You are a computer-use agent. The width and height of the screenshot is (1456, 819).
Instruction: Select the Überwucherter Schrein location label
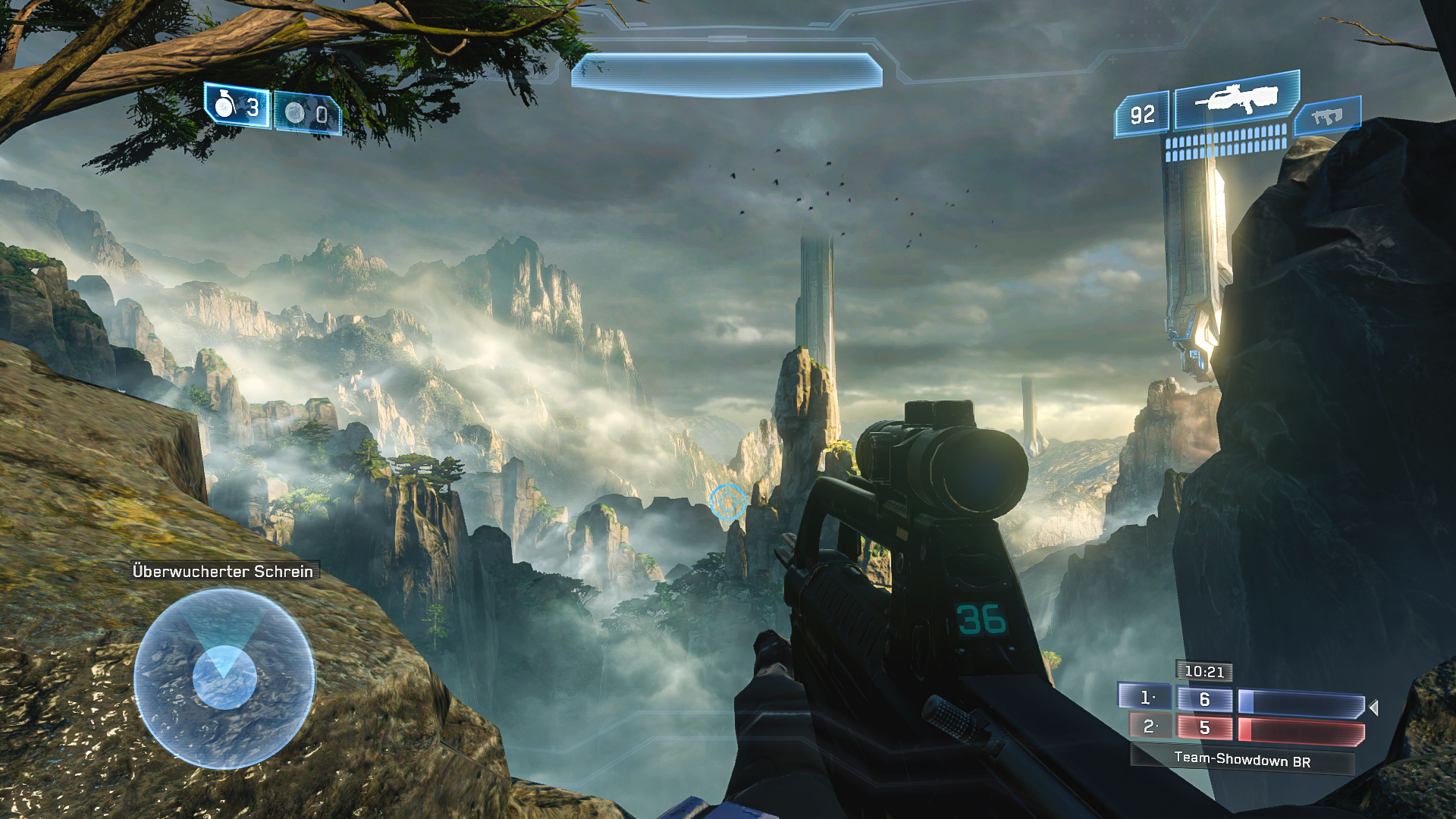[224, 573]
